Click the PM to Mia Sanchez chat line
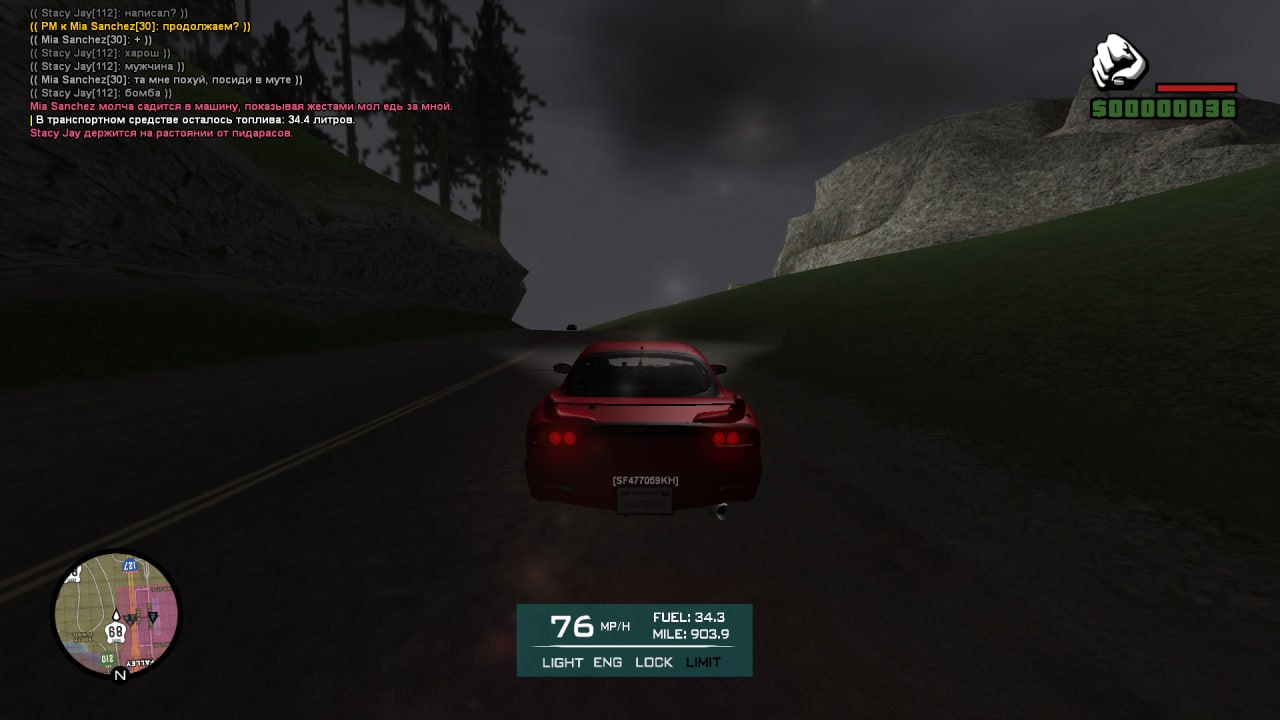Image resolution: width=1280 pixels, height=720 pixels. (141, 26)
